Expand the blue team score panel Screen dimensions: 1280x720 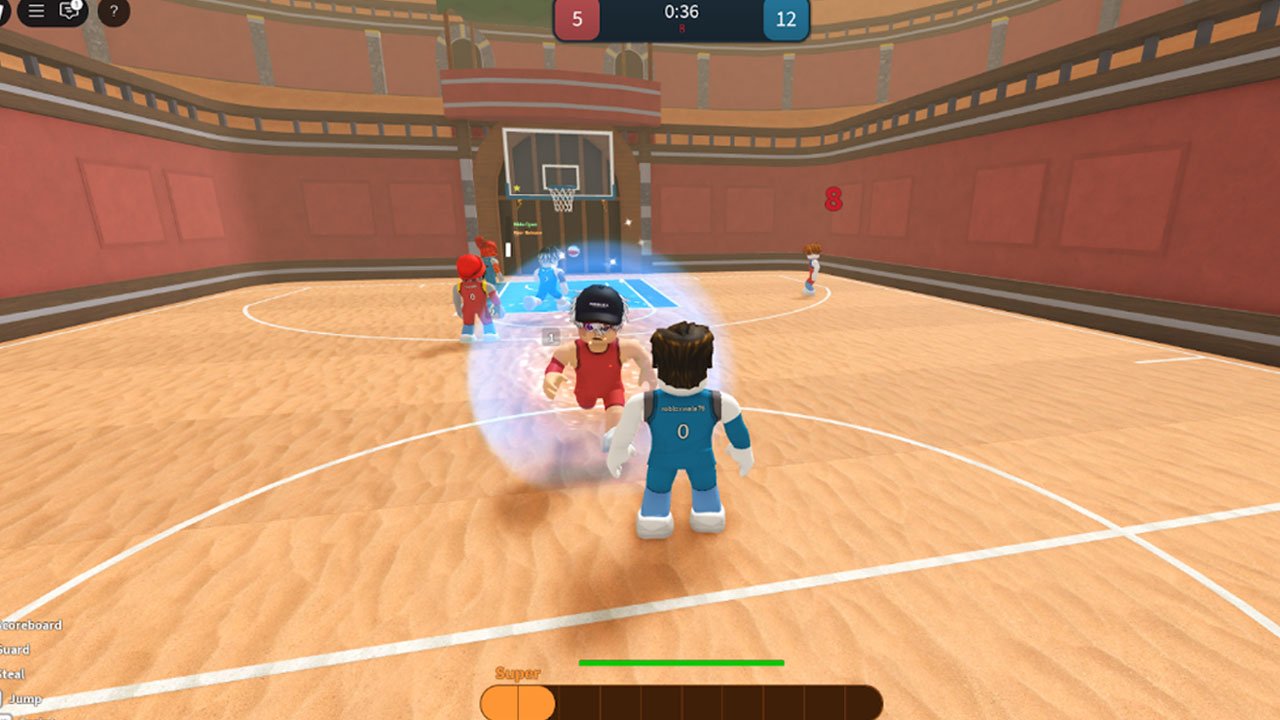coord(784,16)
